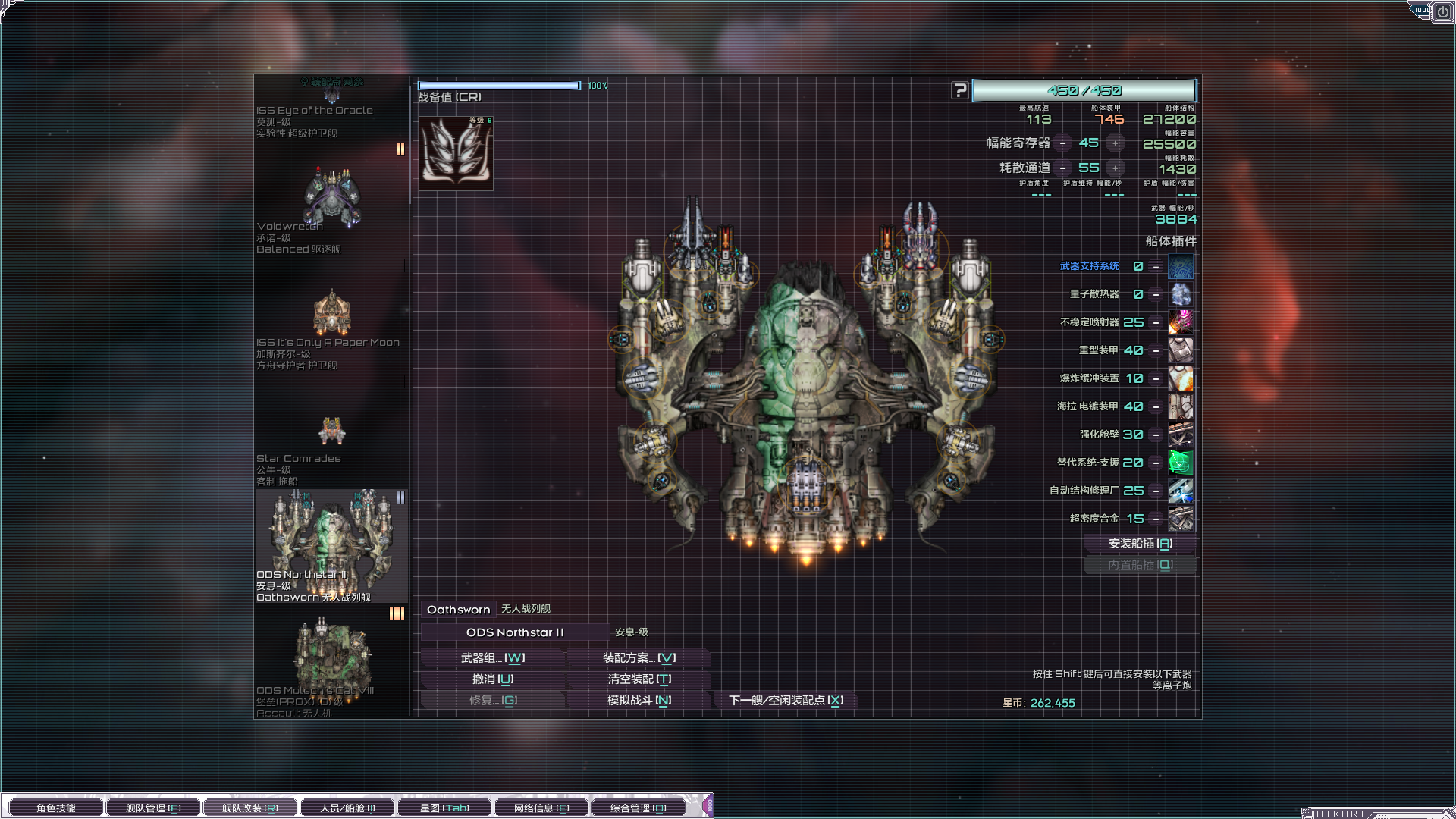
Task: Open the 武器组 weapon groups button
Action: click(x=493, y=658)
